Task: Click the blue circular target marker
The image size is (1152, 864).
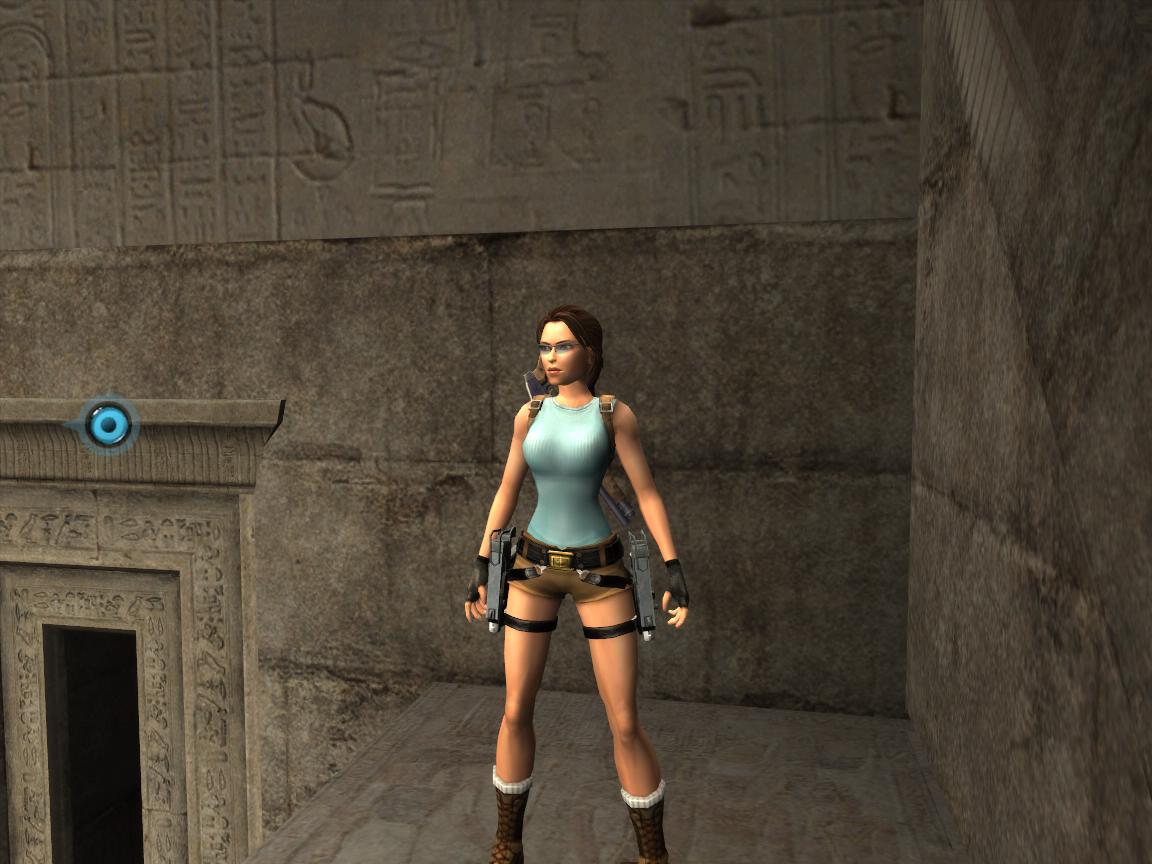Action: 108,425
